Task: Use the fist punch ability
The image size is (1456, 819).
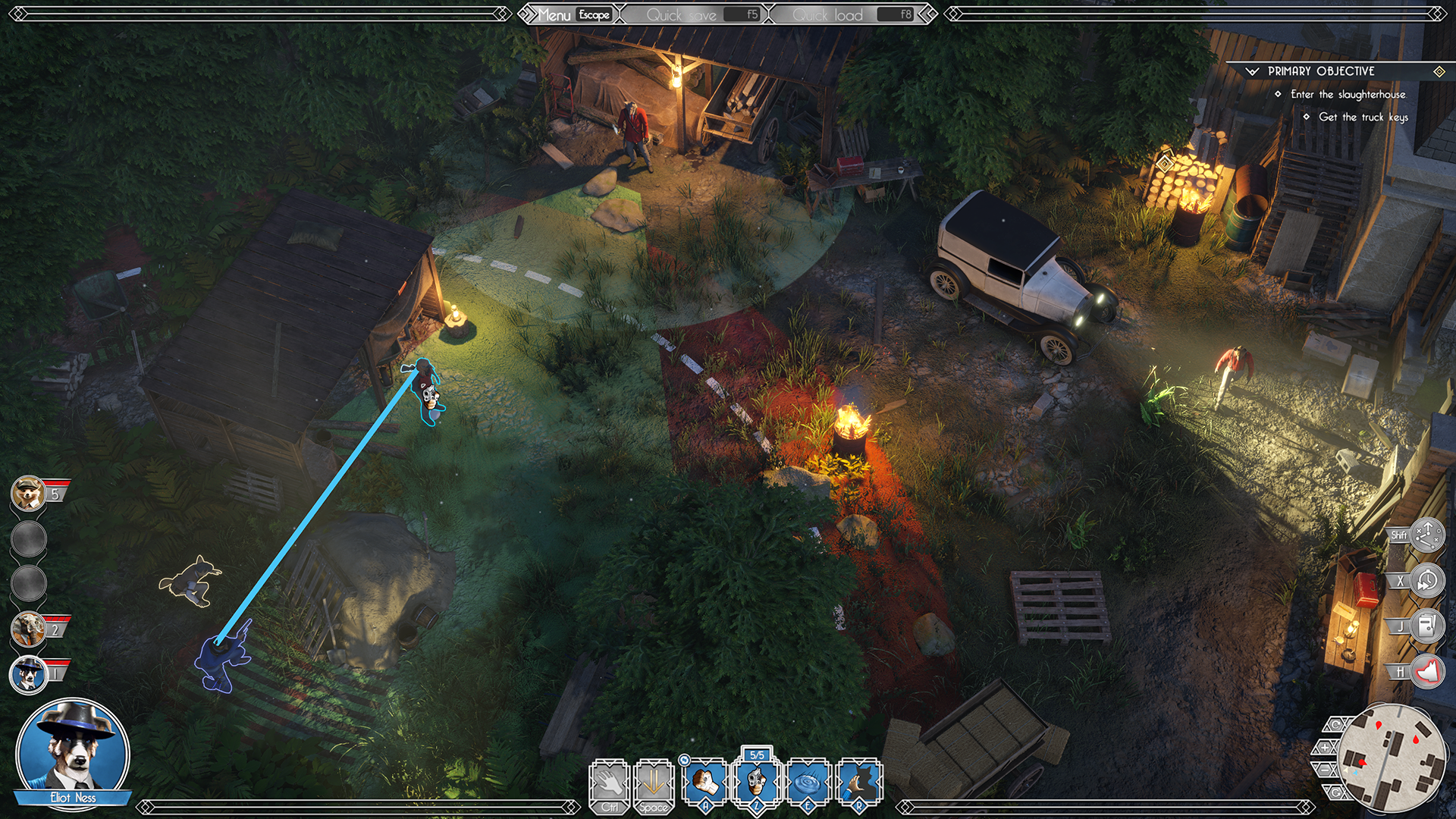Action: pyautogui.click(x=705, y=783)
